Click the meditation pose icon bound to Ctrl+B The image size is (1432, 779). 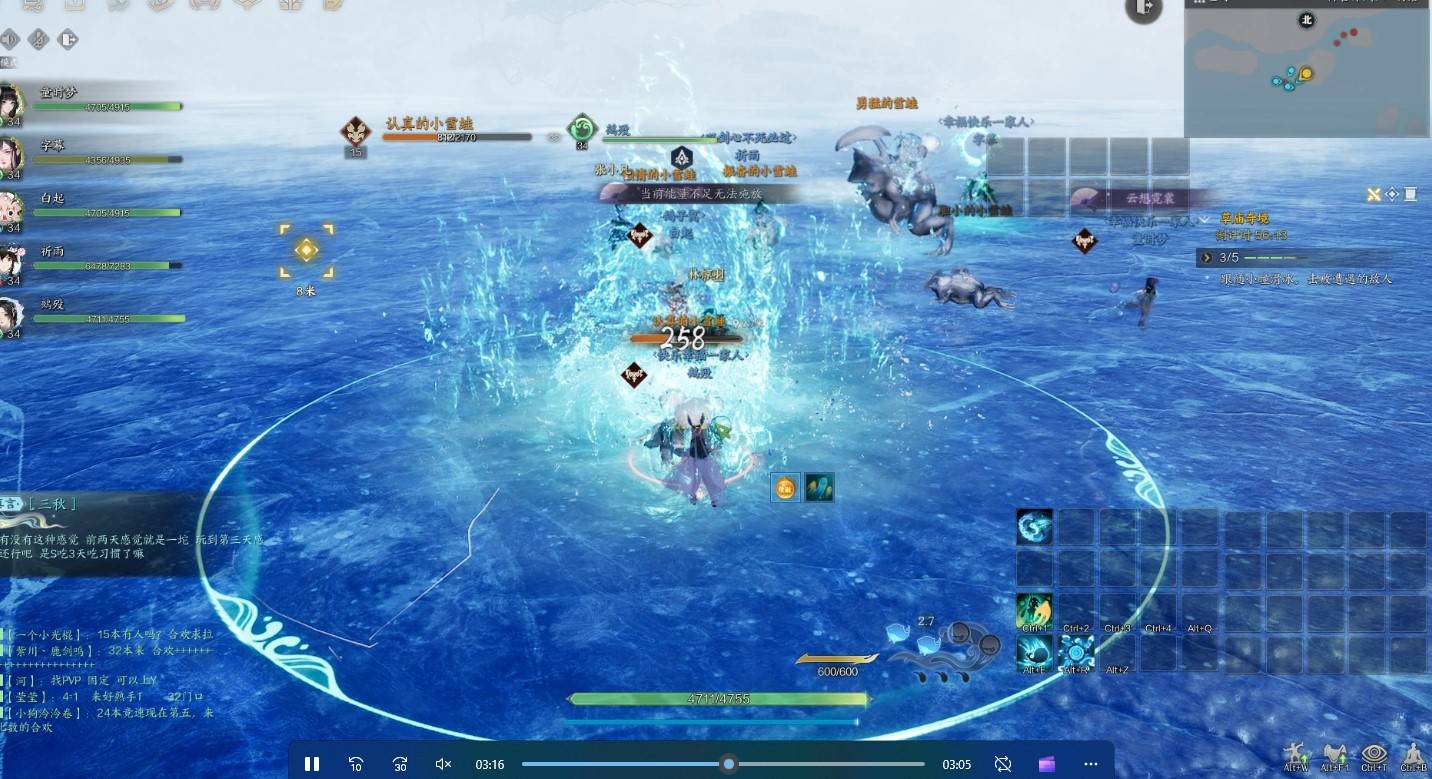[x=1413, y=753]
